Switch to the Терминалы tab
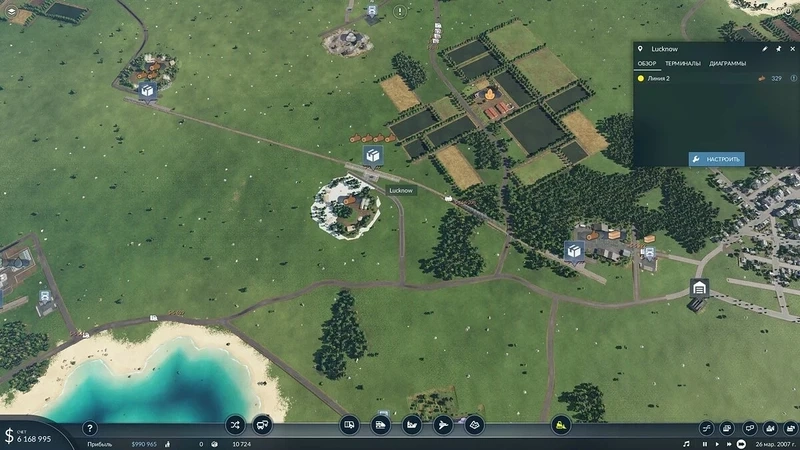Screen dimensions: 800x450 tap(683, 63)
